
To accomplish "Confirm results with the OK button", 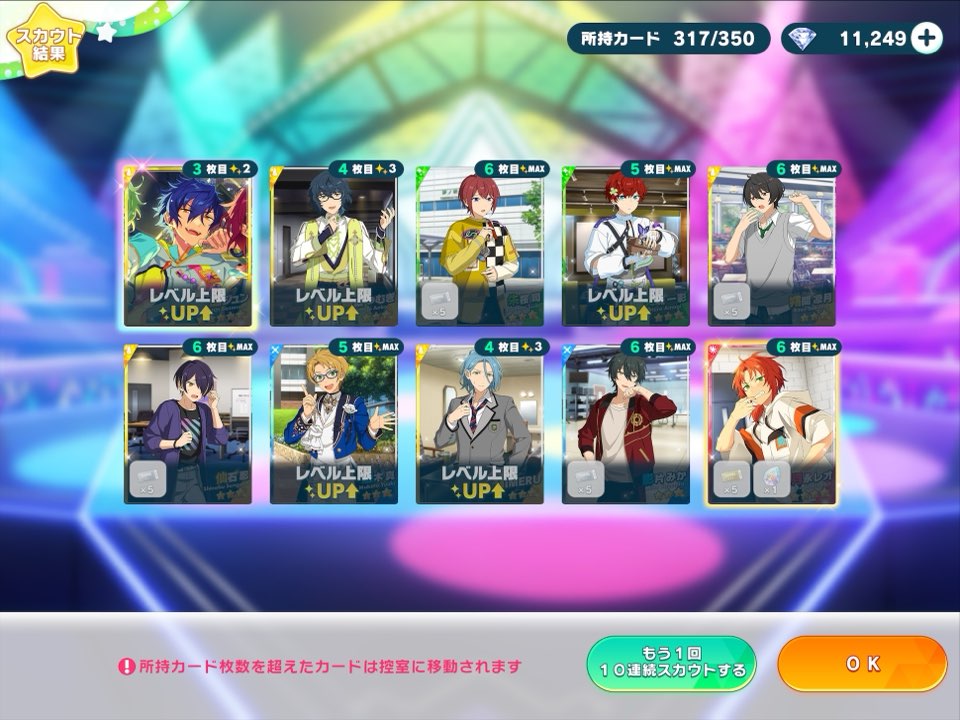I will pos(861,664).
